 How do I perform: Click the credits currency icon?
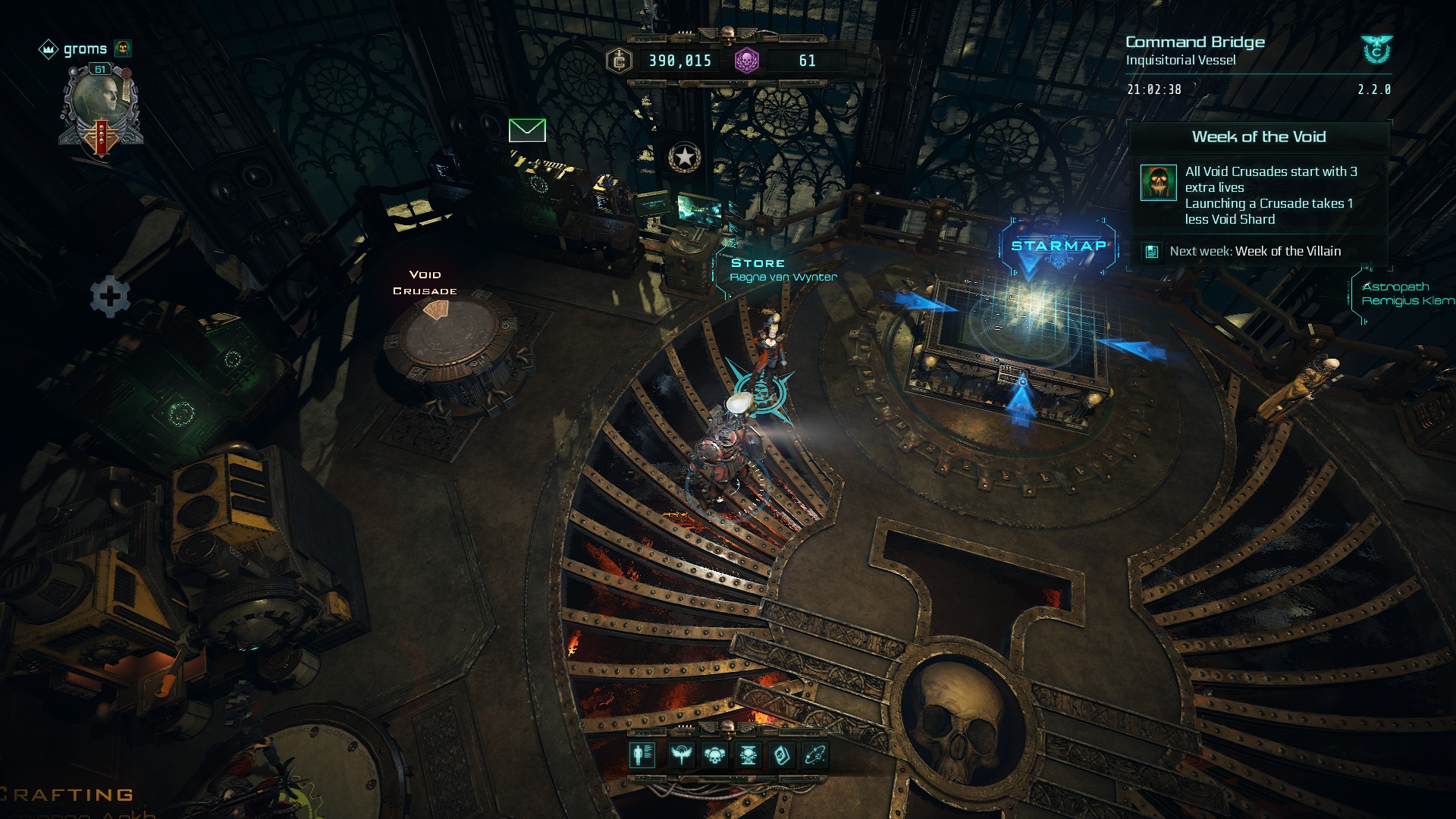[620, 61]
